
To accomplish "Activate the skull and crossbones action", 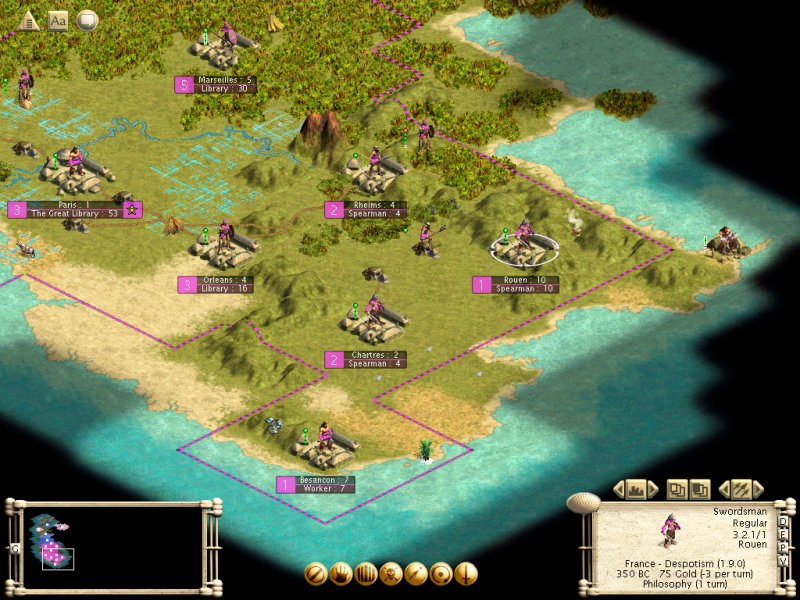I will 391,574.
